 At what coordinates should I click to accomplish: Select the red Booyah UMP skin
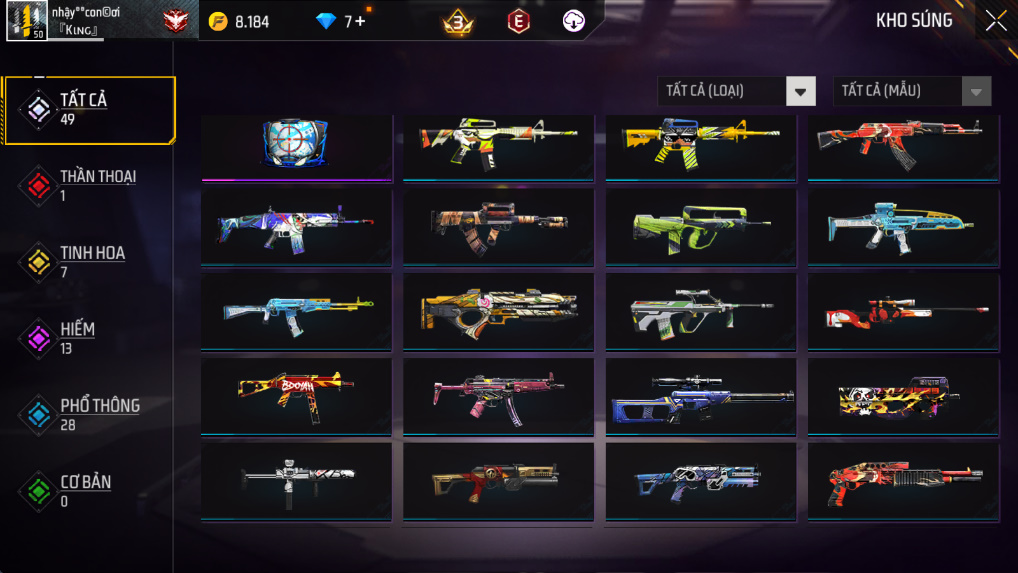tap(296, 397)
